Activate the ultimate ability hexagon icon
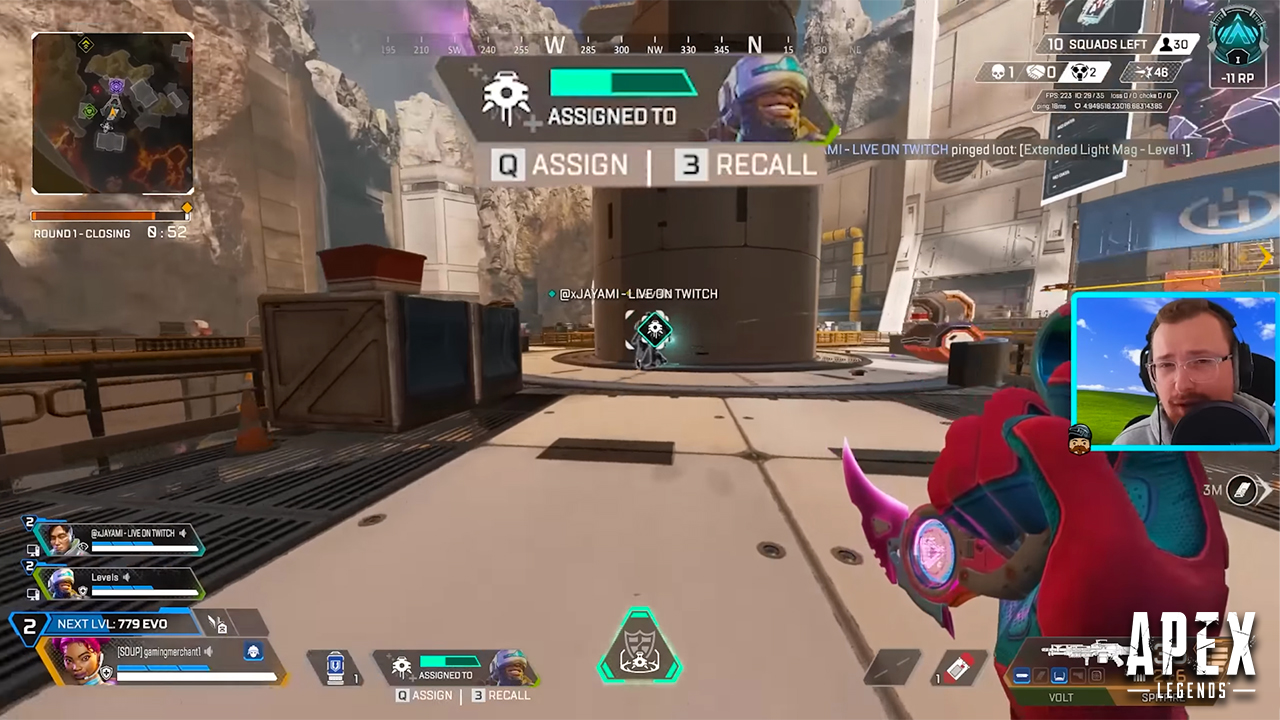The width and height of the screenshot is (1280, 720). click(x=639, y=647)
